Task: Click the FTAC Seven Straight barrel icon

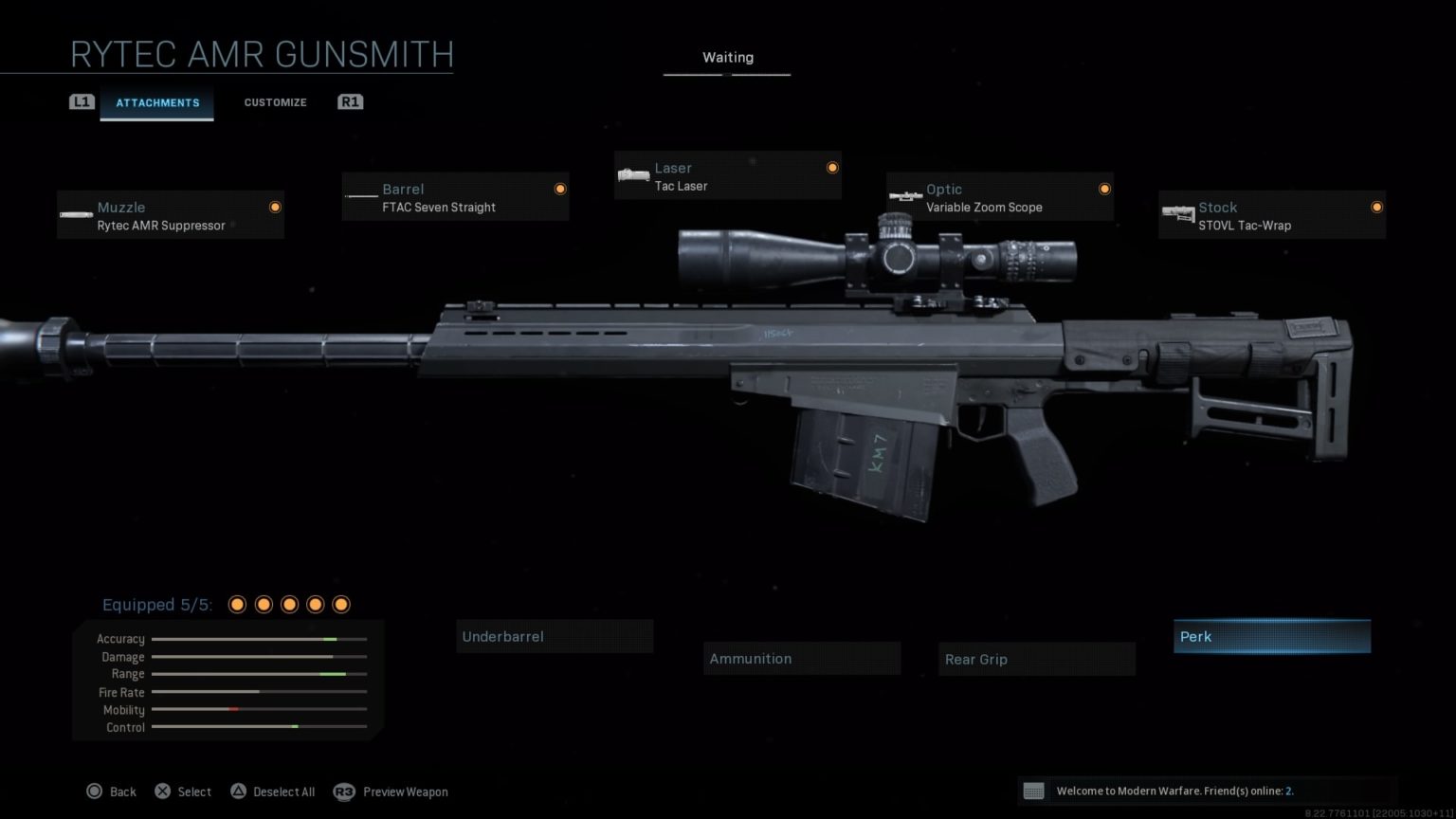Action: coord(361,196)
